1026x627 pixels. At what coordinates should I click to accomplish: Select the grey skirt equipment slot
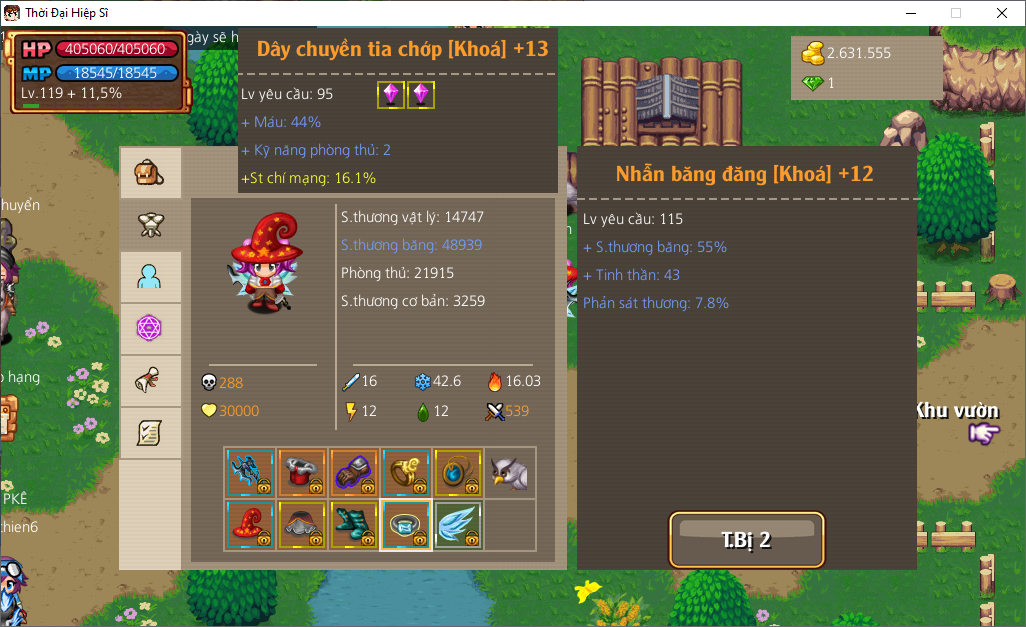(x=302, y=524)
